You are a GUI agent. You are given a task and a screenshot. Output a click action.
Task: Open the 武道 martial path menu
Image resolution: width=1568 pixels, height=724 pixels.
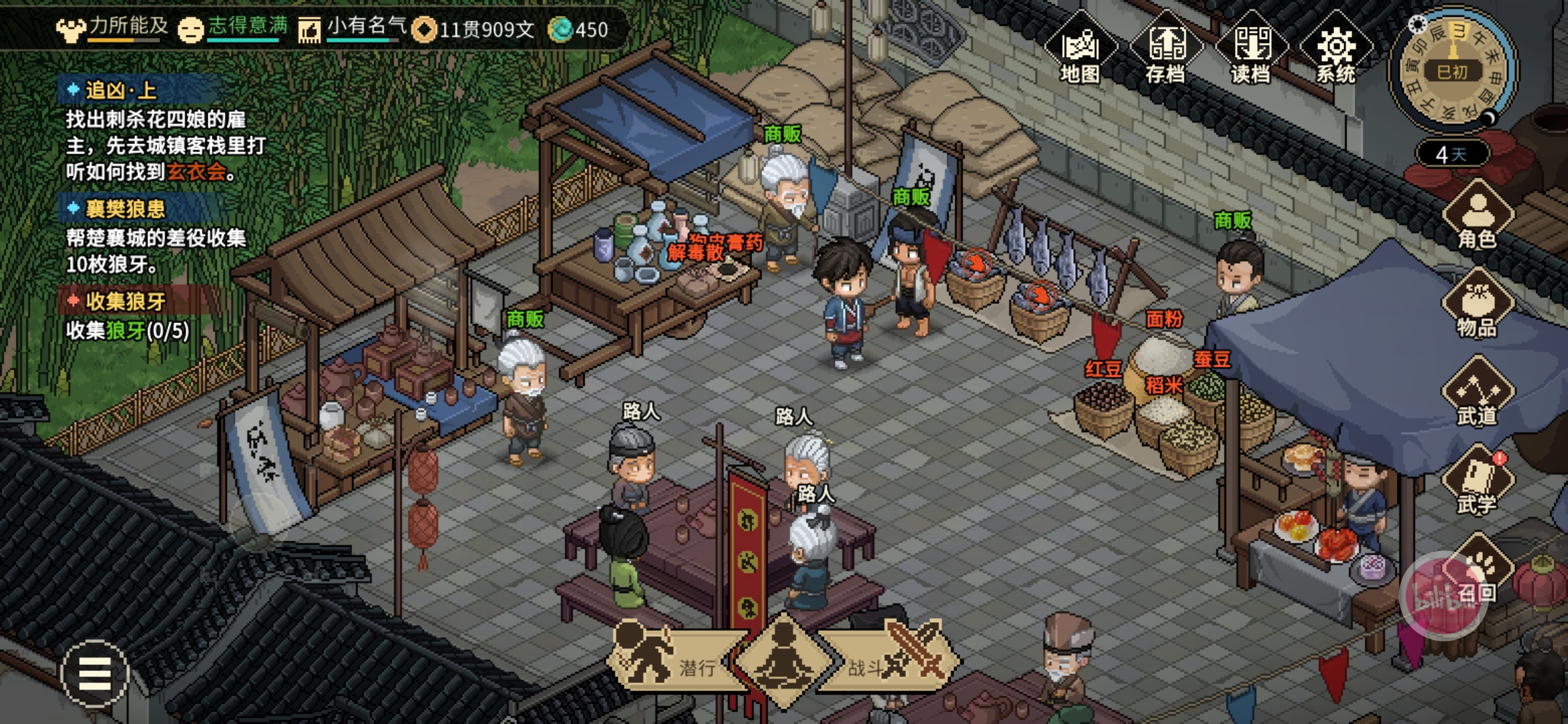click(x=1477, y=394)
